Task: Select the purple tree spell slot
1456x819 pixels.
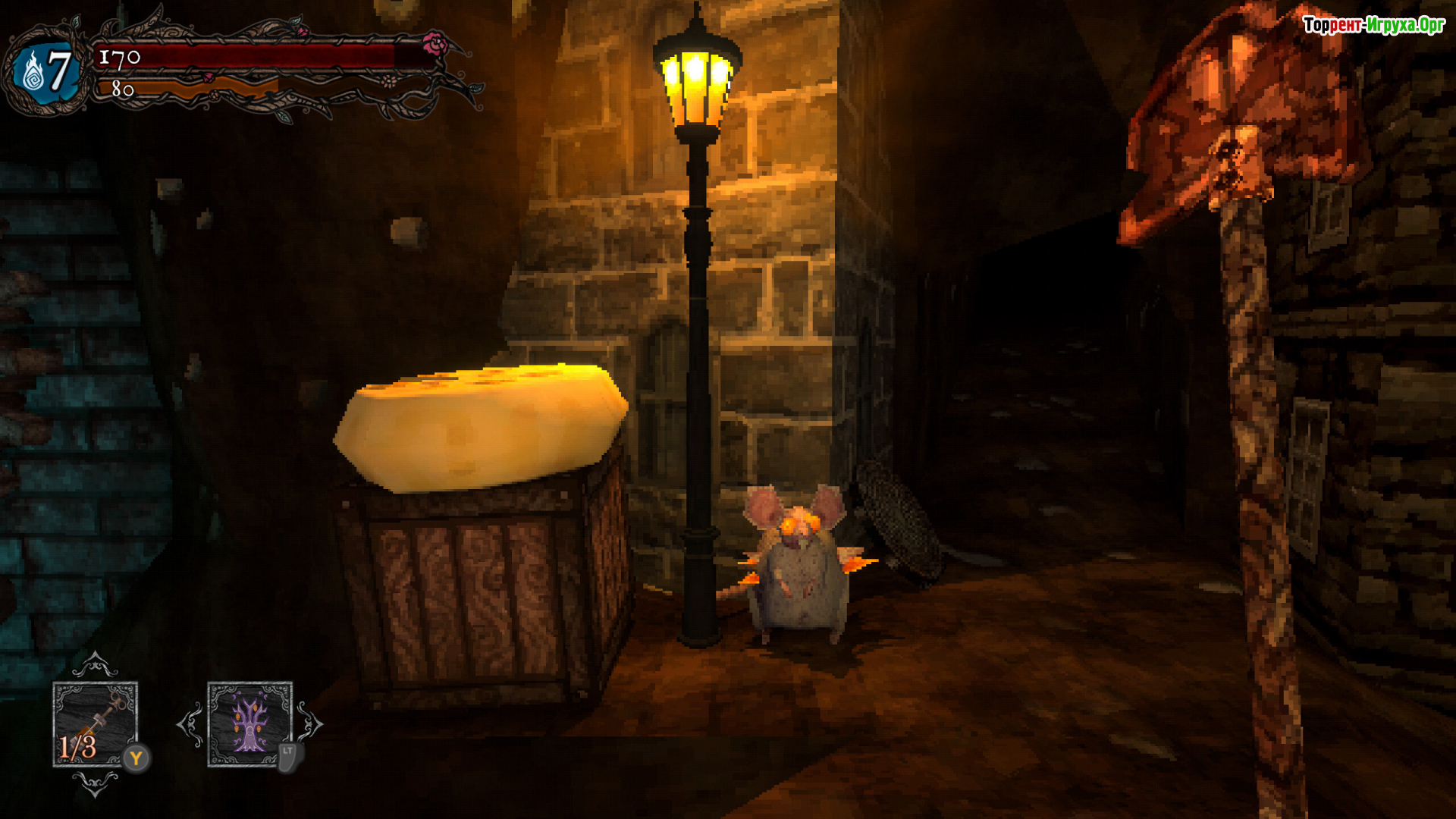Action: [x=249, y=723]
